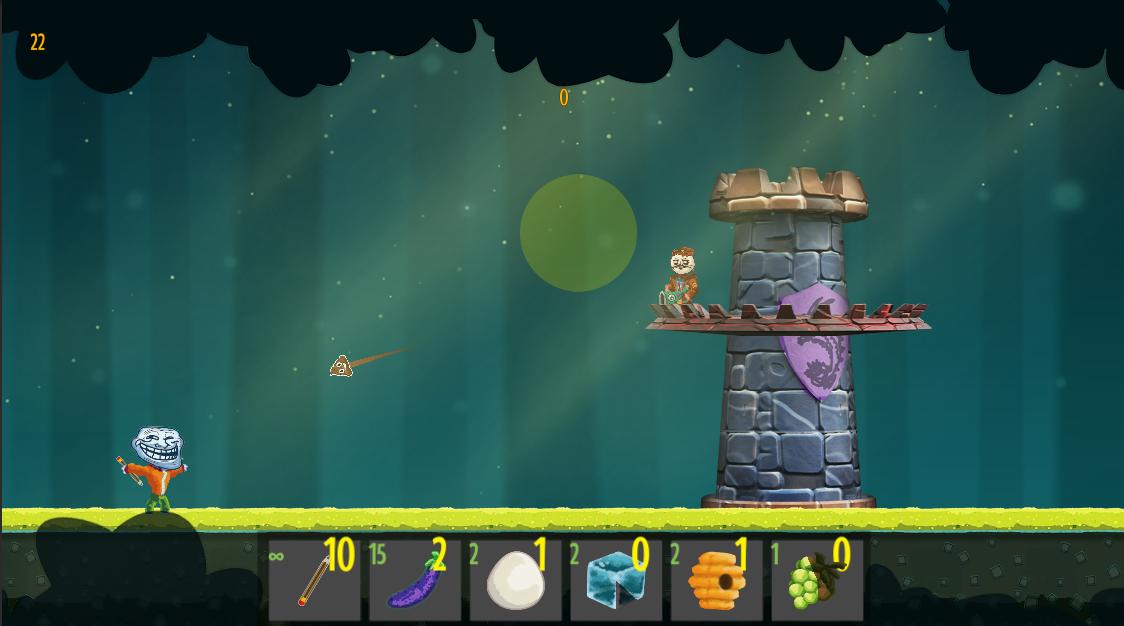Select the green grapes slot

coord(817,580)
